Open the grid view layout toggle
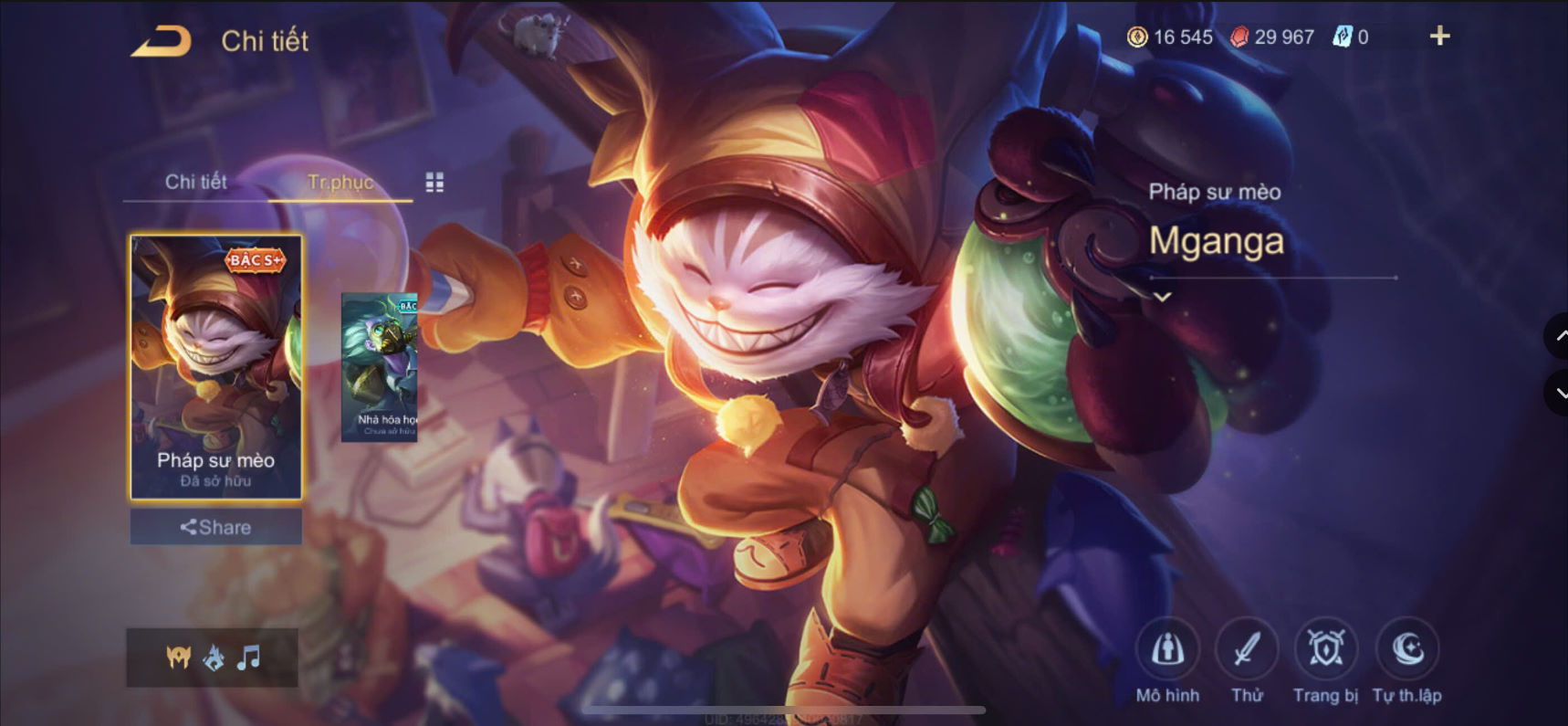1568x726 pixels. 433,182
